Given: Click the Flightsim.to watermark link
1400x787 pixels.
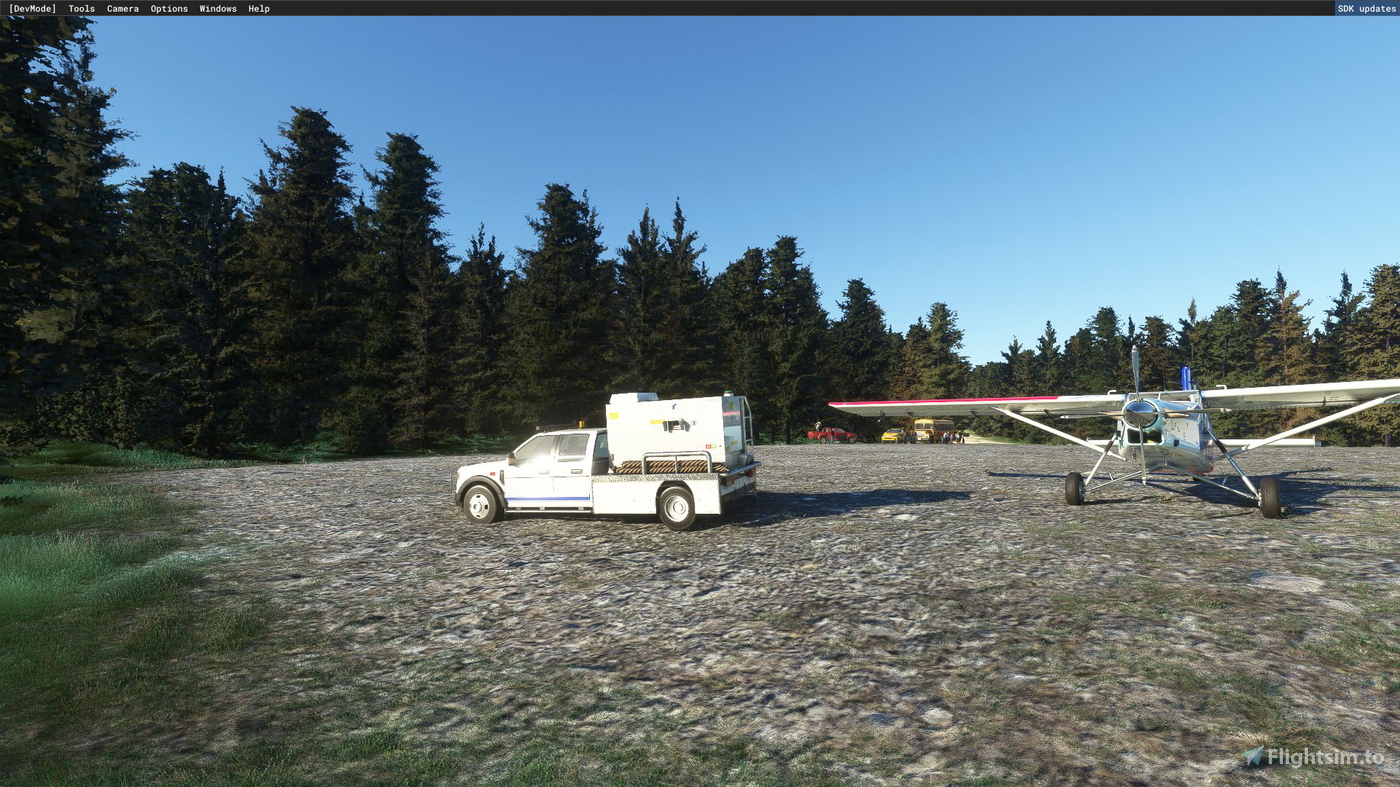Looking at the screenshot, I should coord(1320,757).
